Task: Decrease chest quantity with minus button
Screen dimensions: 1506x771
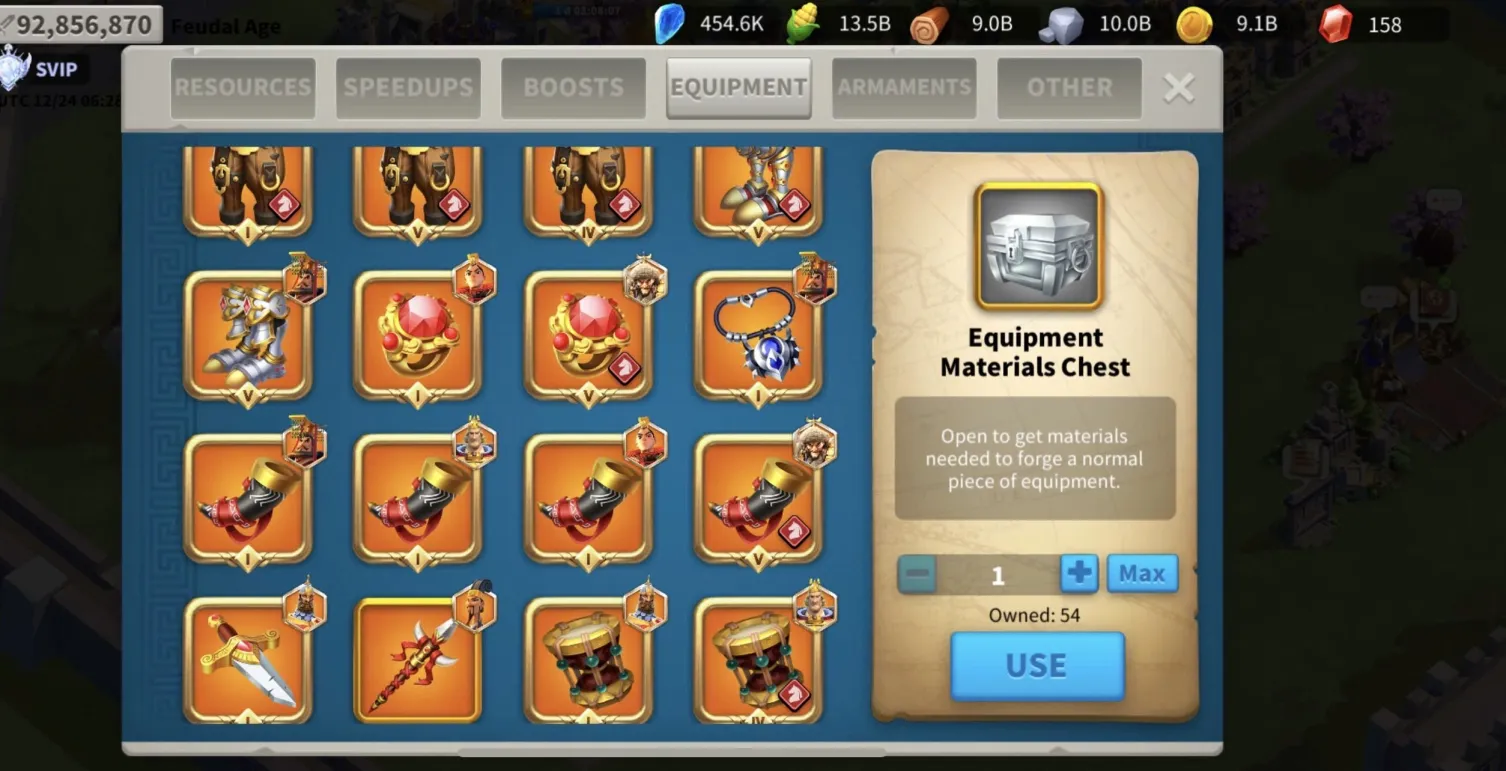Action: click(917, 575)
